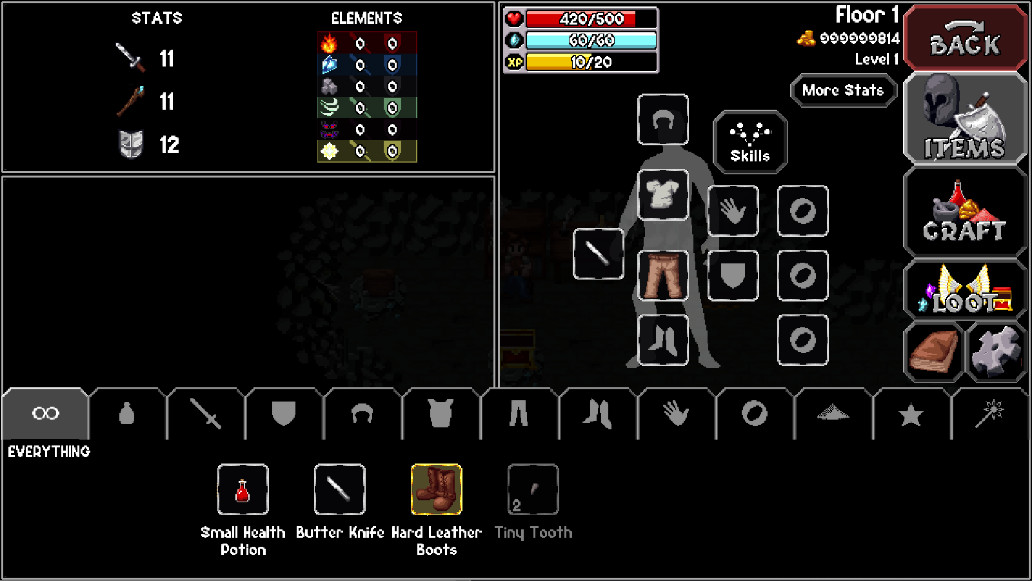Switch to the sword weapons tab

tap(205, 413)
